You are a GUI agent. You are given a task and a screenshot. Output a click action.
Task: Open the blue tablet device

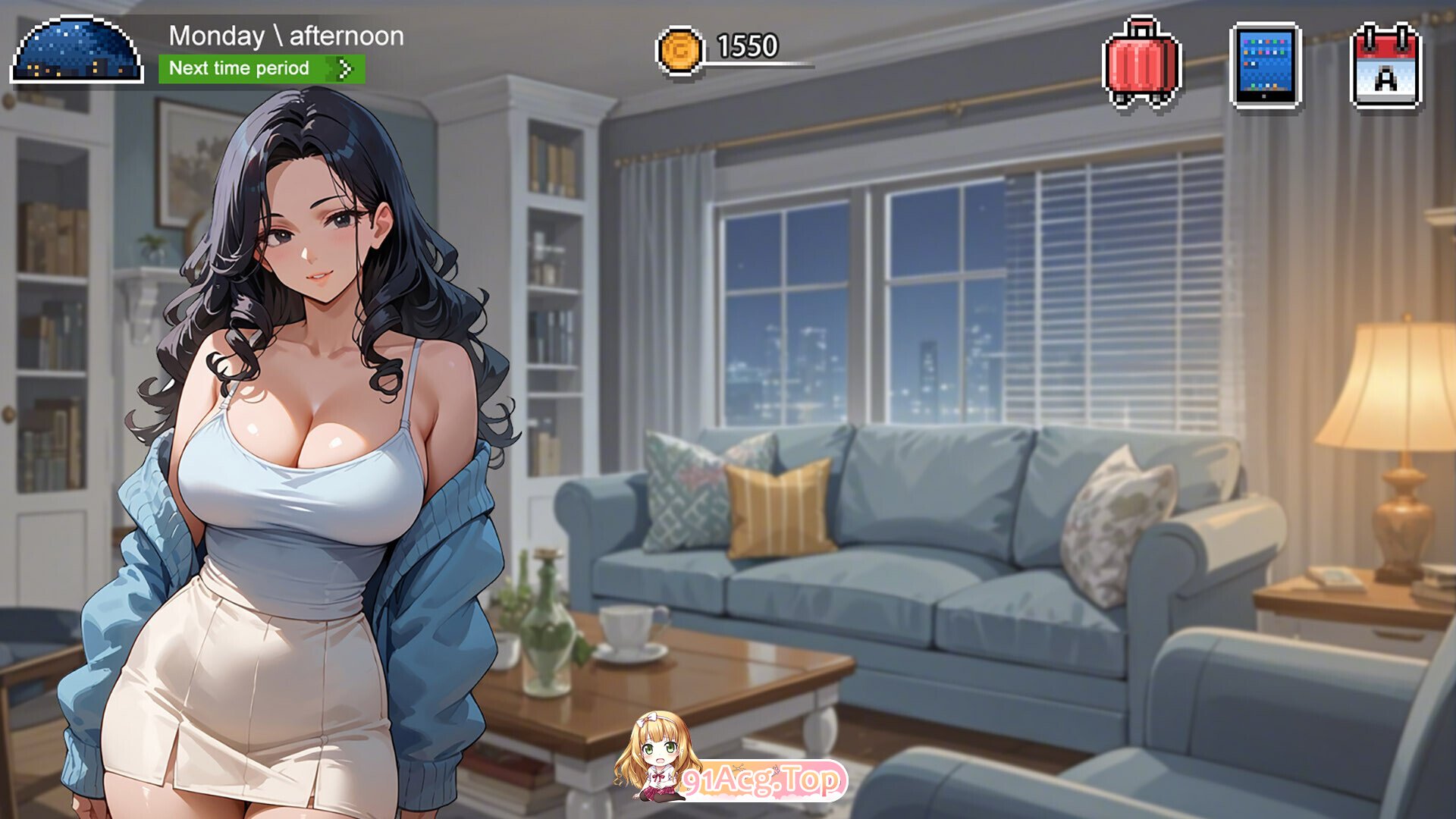[1265, 65]
